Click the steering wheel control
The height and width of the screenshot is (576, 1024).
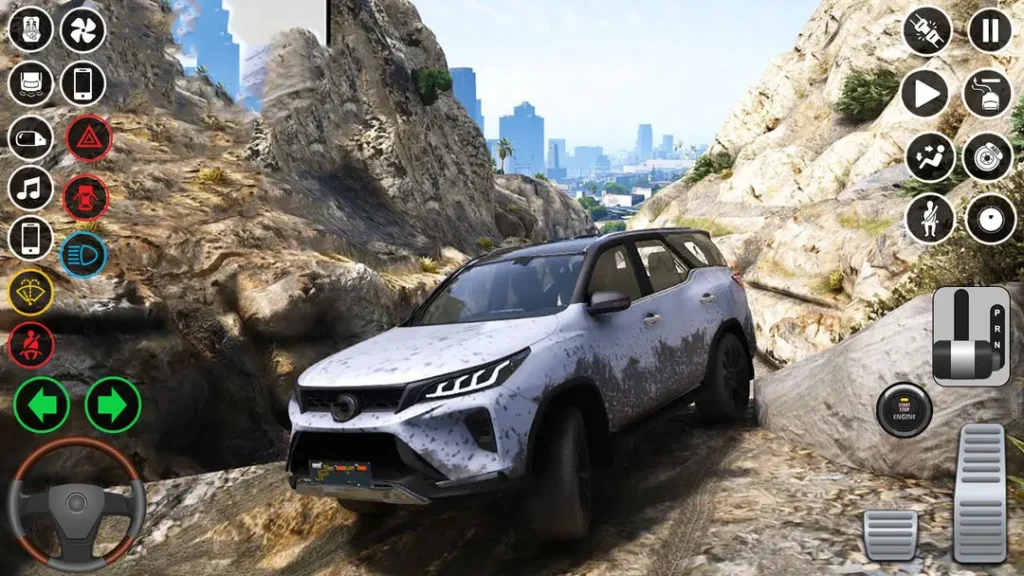point(77,503)
